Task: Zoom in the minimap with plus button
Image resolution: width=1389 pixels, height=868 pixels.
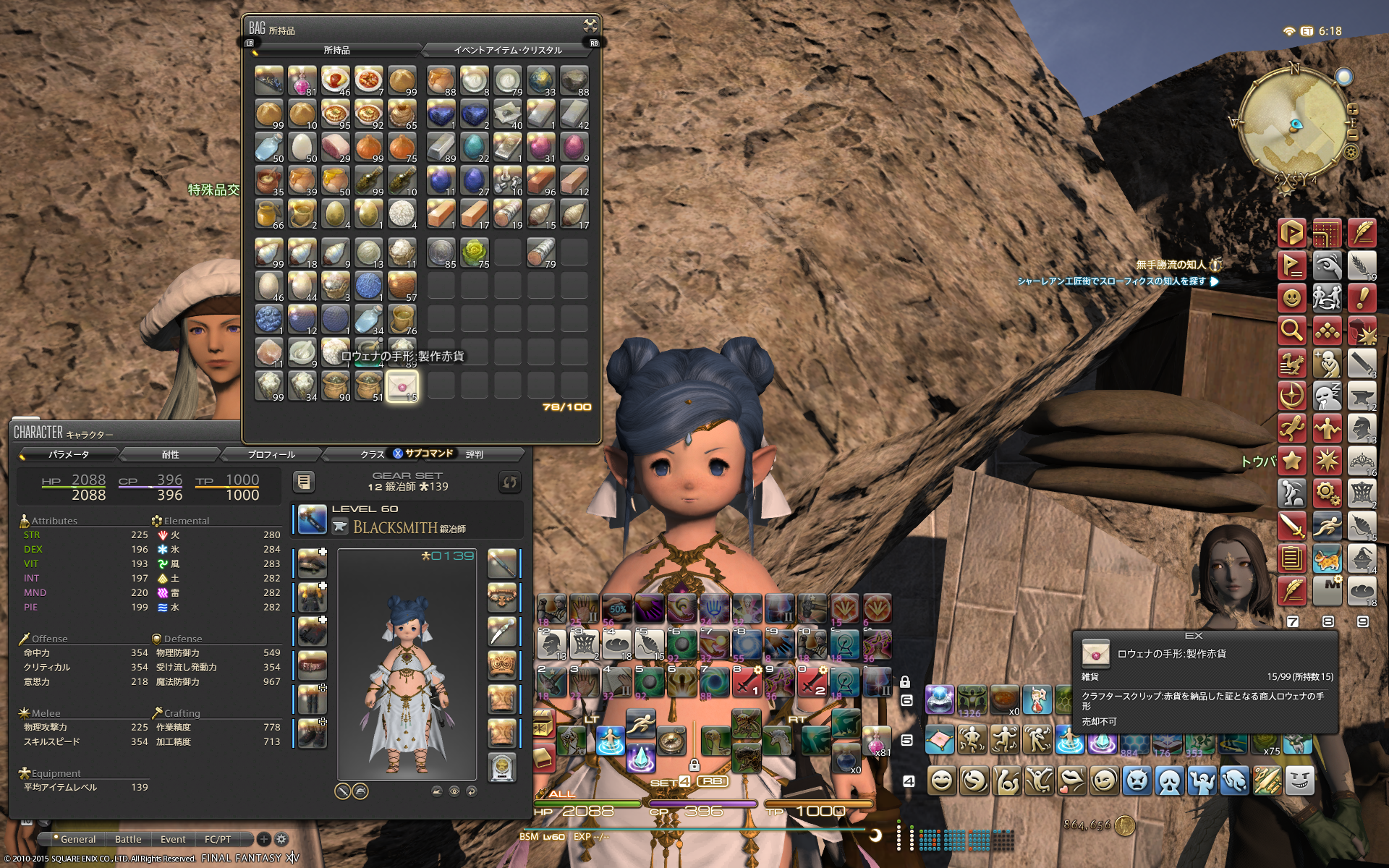Action: tap(1352, 110)
